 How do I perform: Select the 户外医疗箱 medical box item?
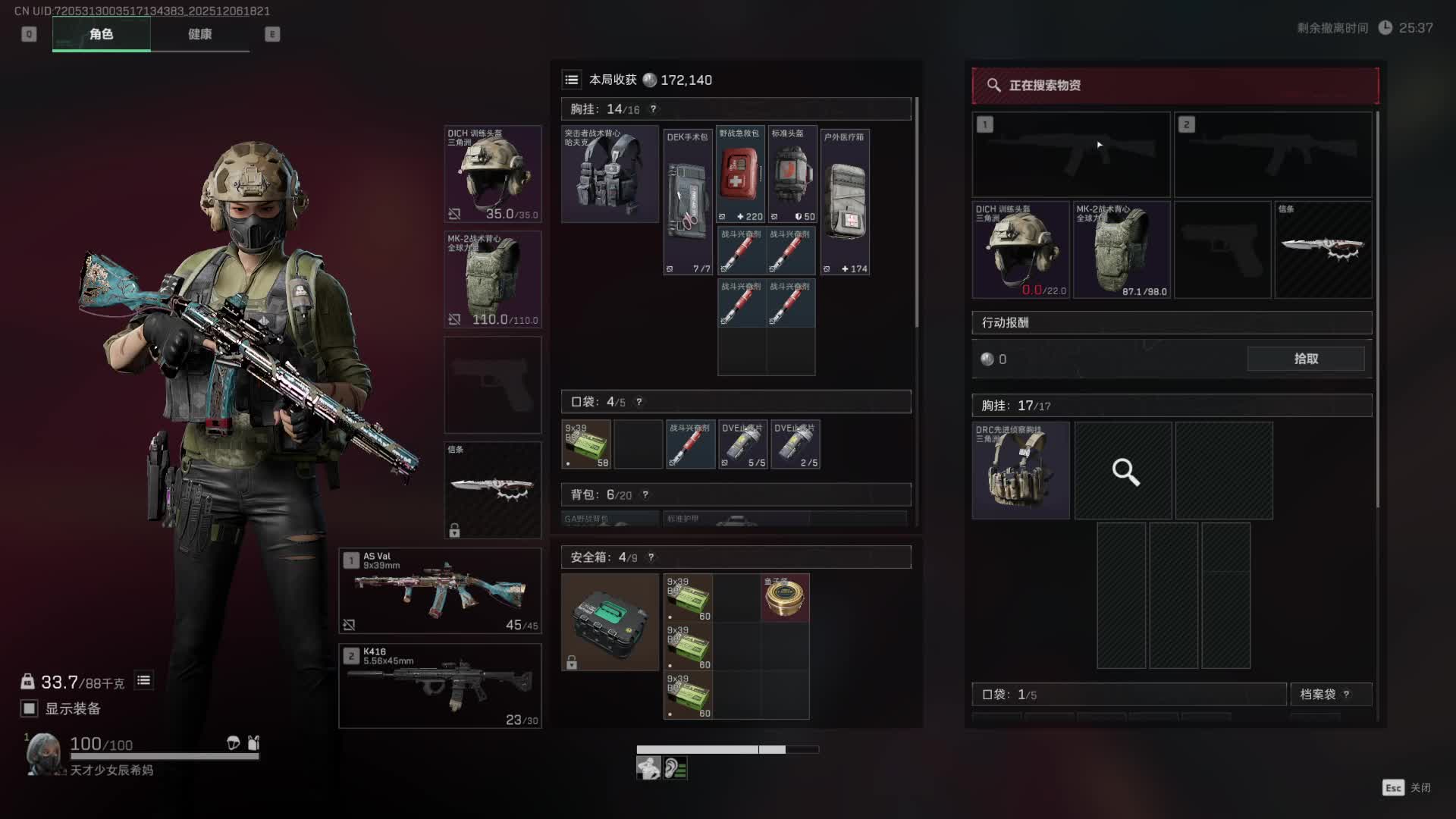click(x=846, y=202)
